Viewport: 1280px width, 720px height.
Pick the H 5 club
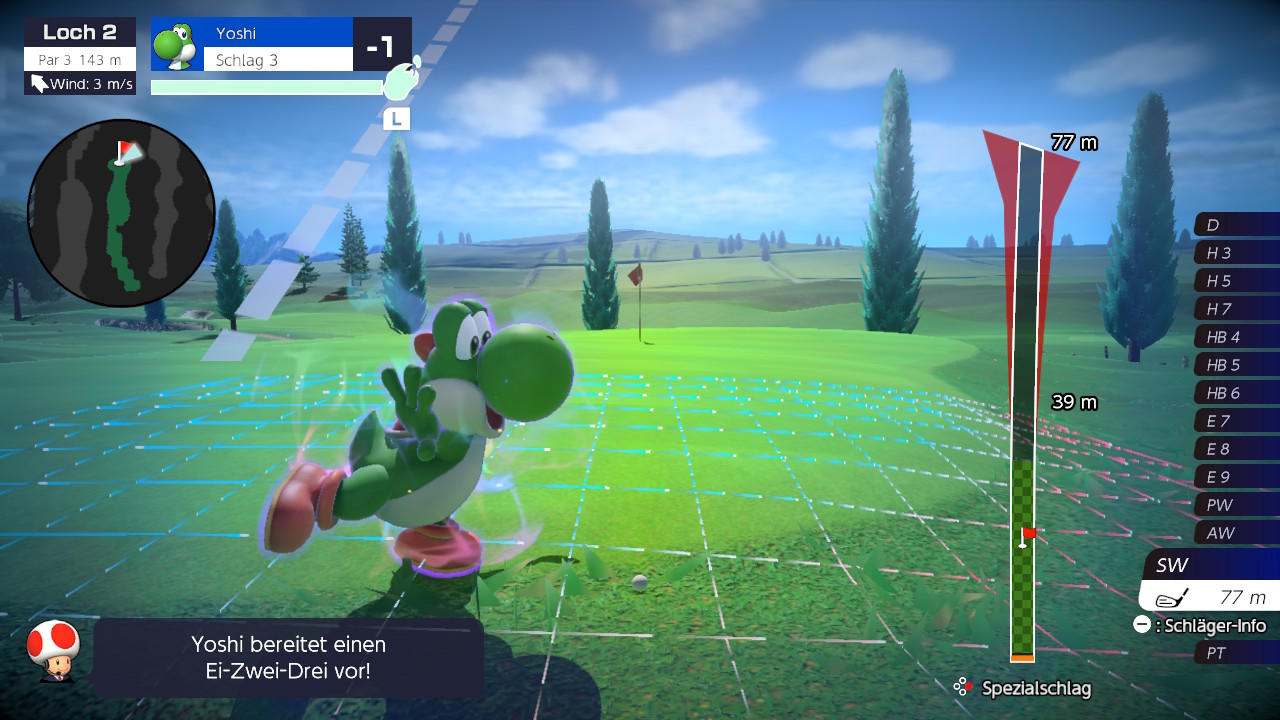click(1236, 281)
